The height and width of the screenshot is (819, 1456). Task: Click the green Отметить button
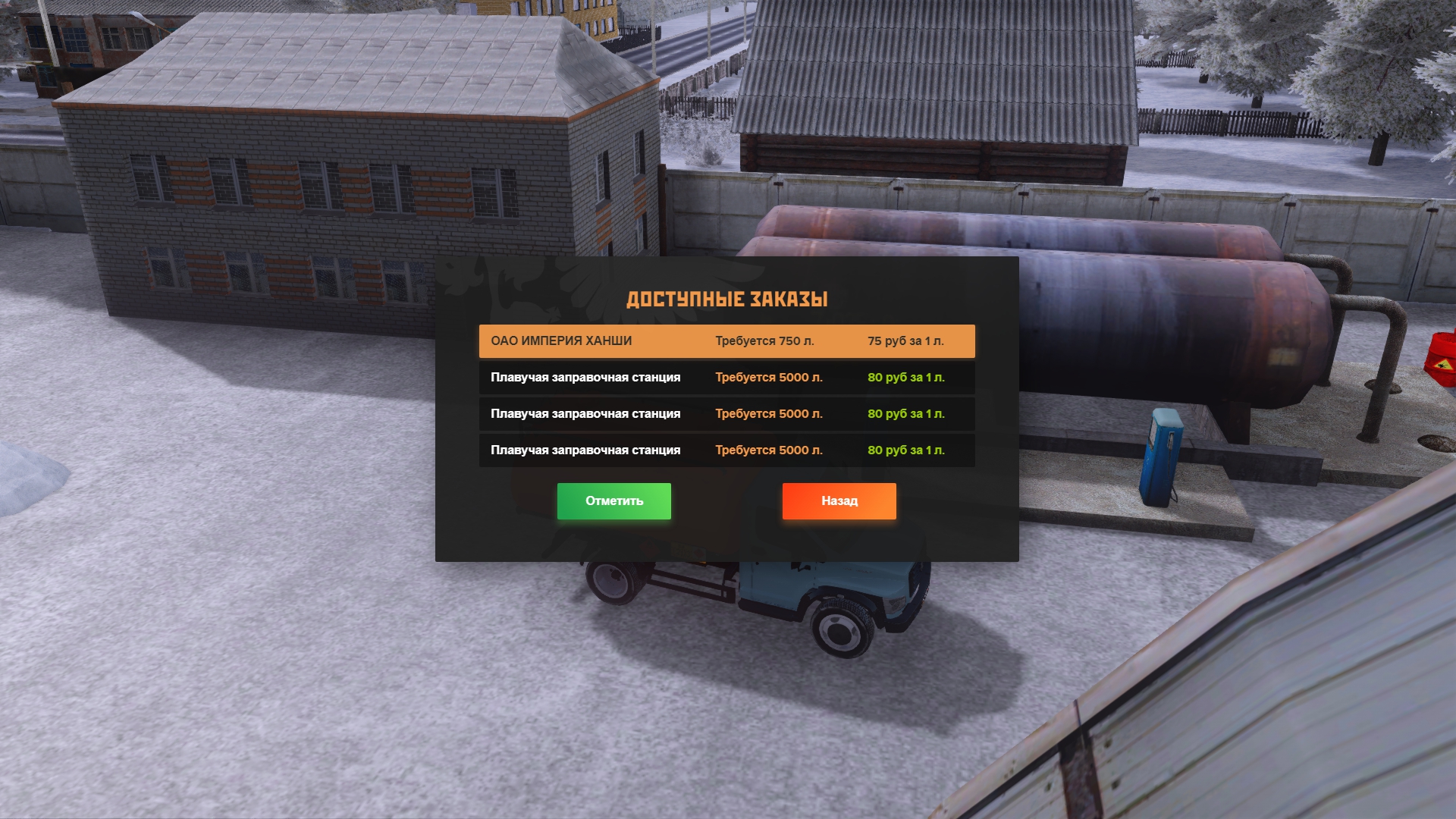613,501
